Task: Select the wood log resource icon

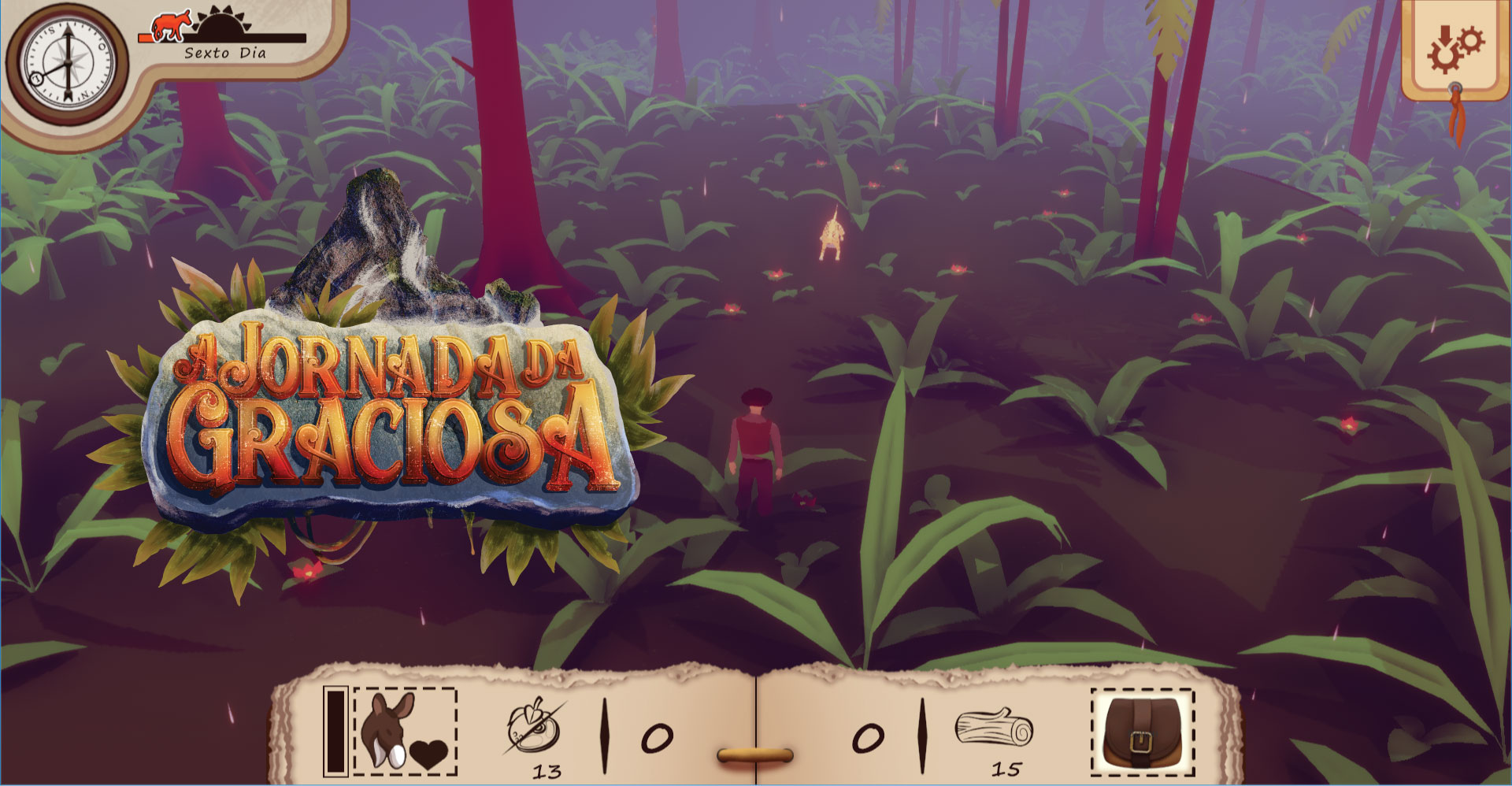Action: pyautogui.click(x=994, y=727)
